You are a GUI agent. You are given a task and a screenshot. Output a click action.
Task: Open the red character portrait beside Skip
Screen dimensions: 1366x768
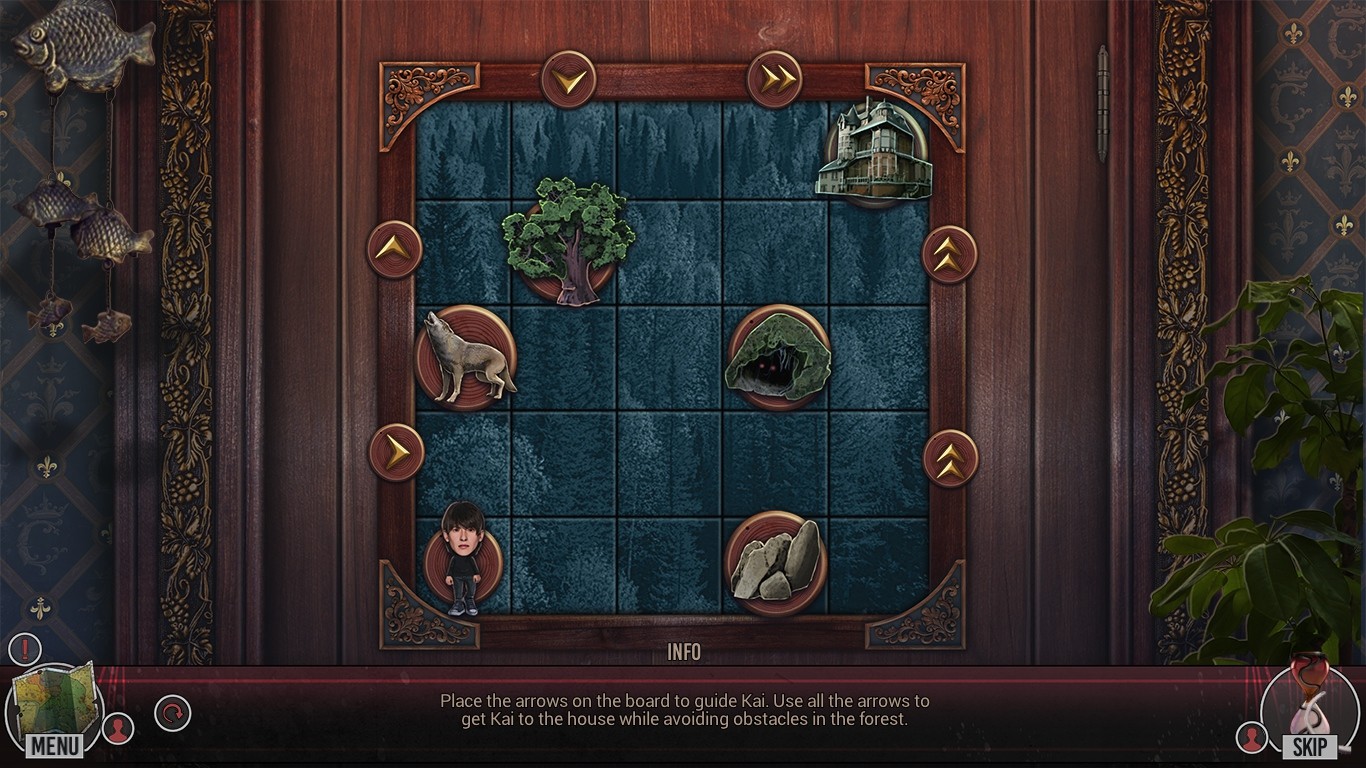click(1250, 737)
